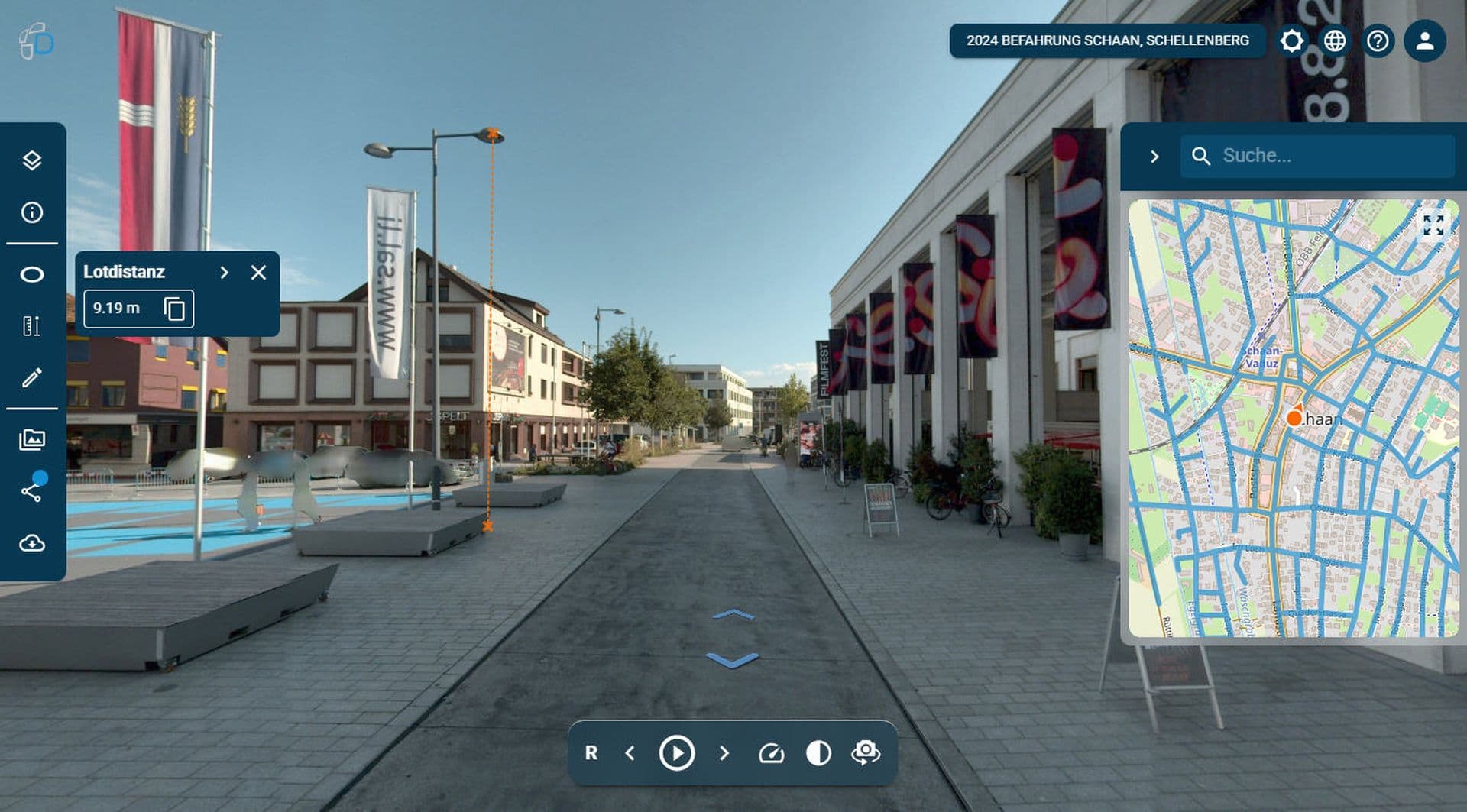Open the layers panel
This screenshot has height=812, width=1467.
[x=32, y=160]
